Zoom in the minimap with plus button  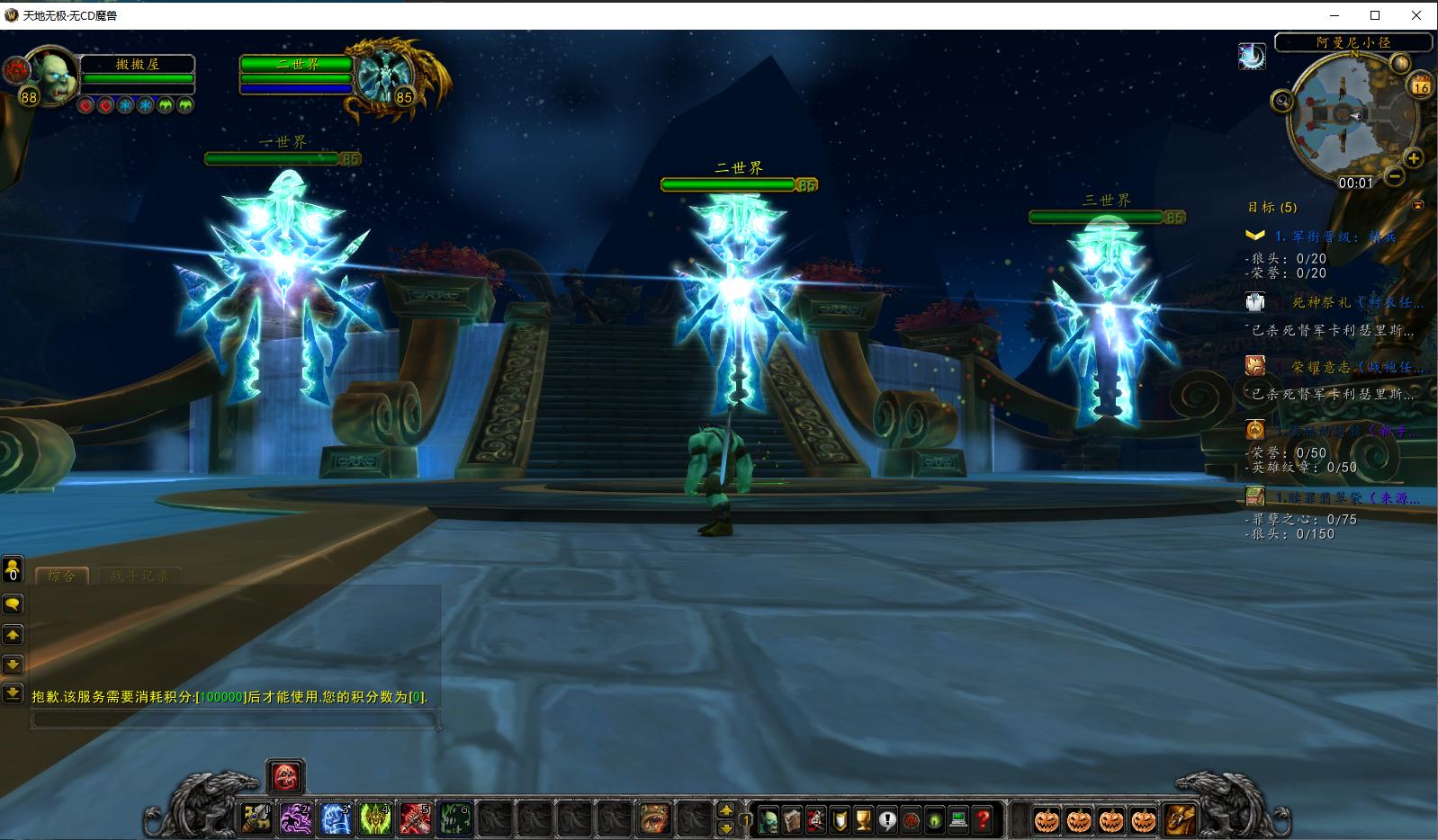1414,159
